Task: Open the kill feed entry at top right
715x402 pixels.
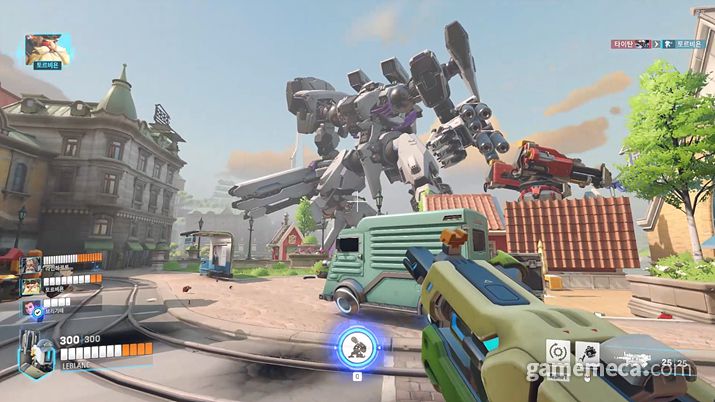Action: (x=661, y=44)
